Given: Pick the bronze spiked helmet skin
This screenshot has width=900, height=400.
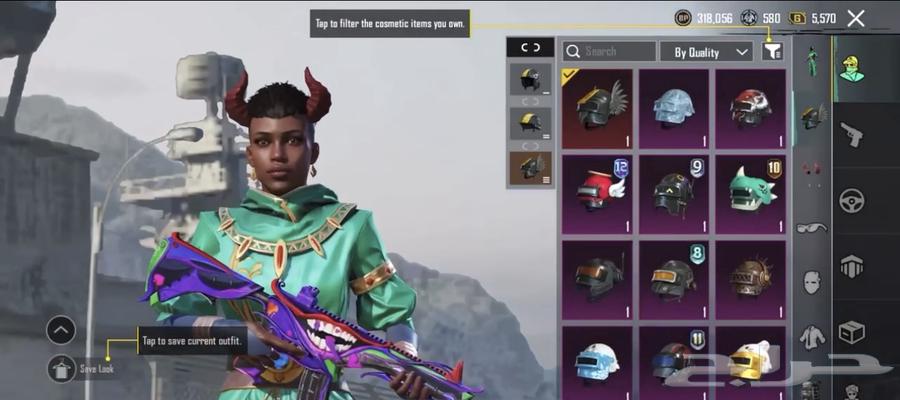Looking at the screenshot, I should point(750,276).
